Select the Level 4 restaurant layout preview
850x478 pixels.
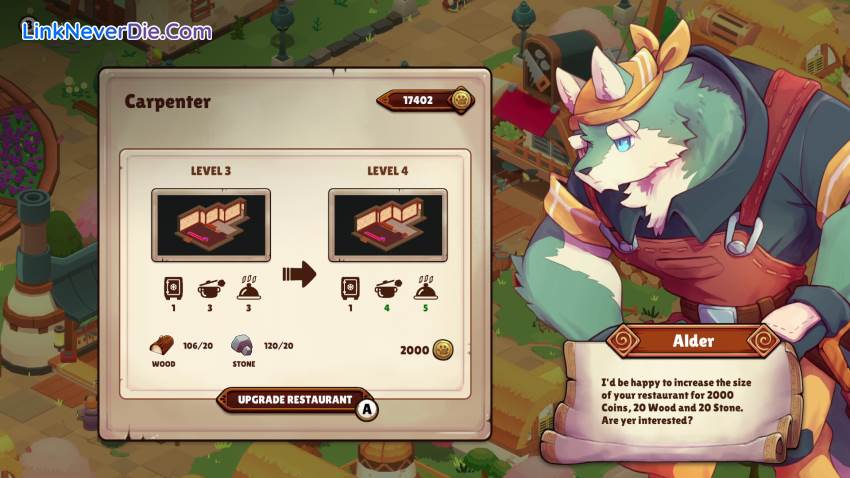pos(388,226)
